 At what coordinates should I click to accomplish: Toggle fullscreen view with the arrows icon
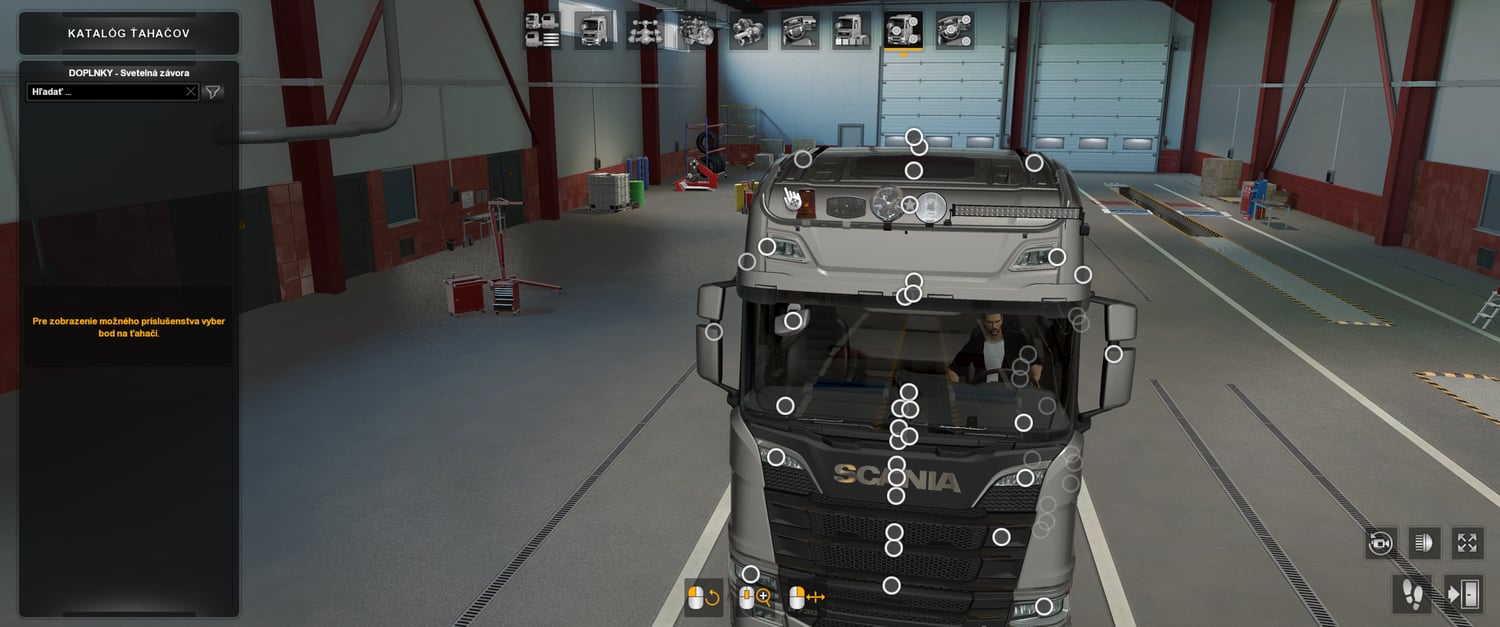tap(1467, 543)
